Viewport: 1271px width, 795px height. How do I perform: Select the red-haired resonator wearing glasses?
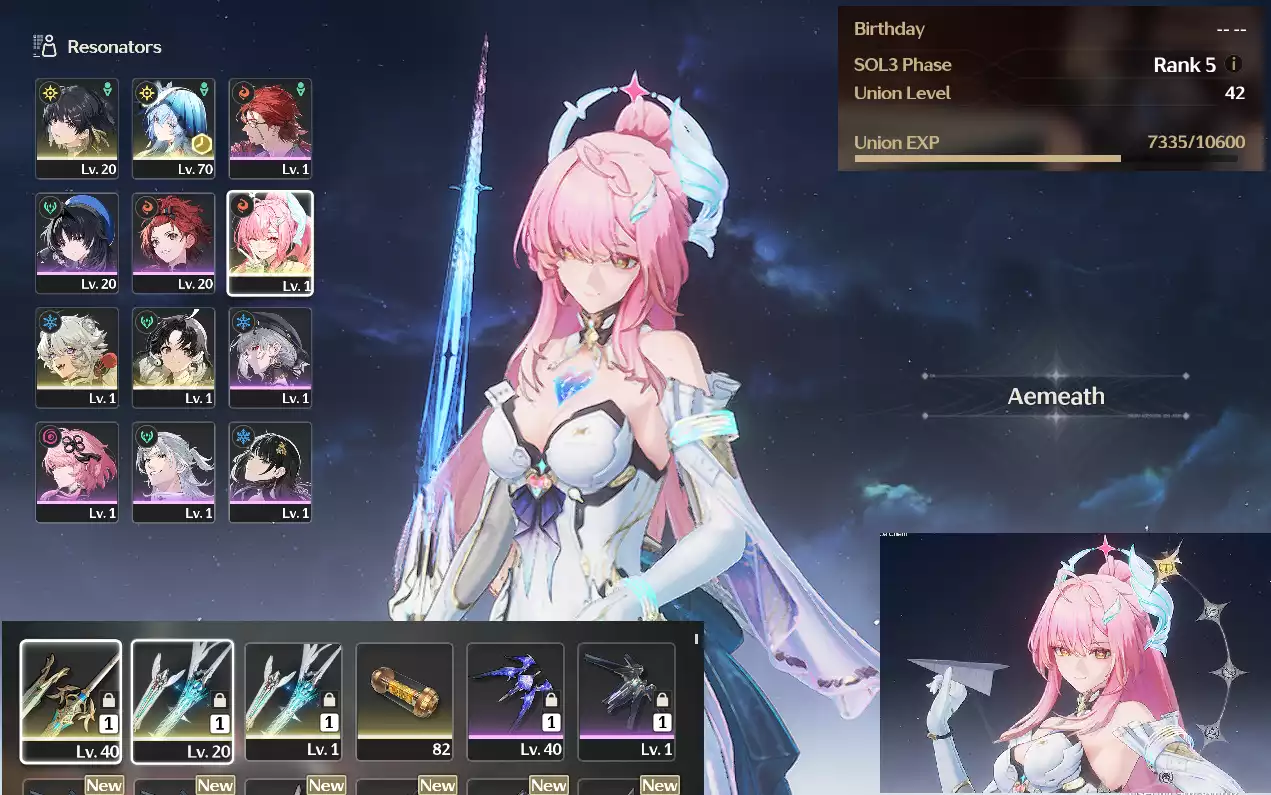270,128
